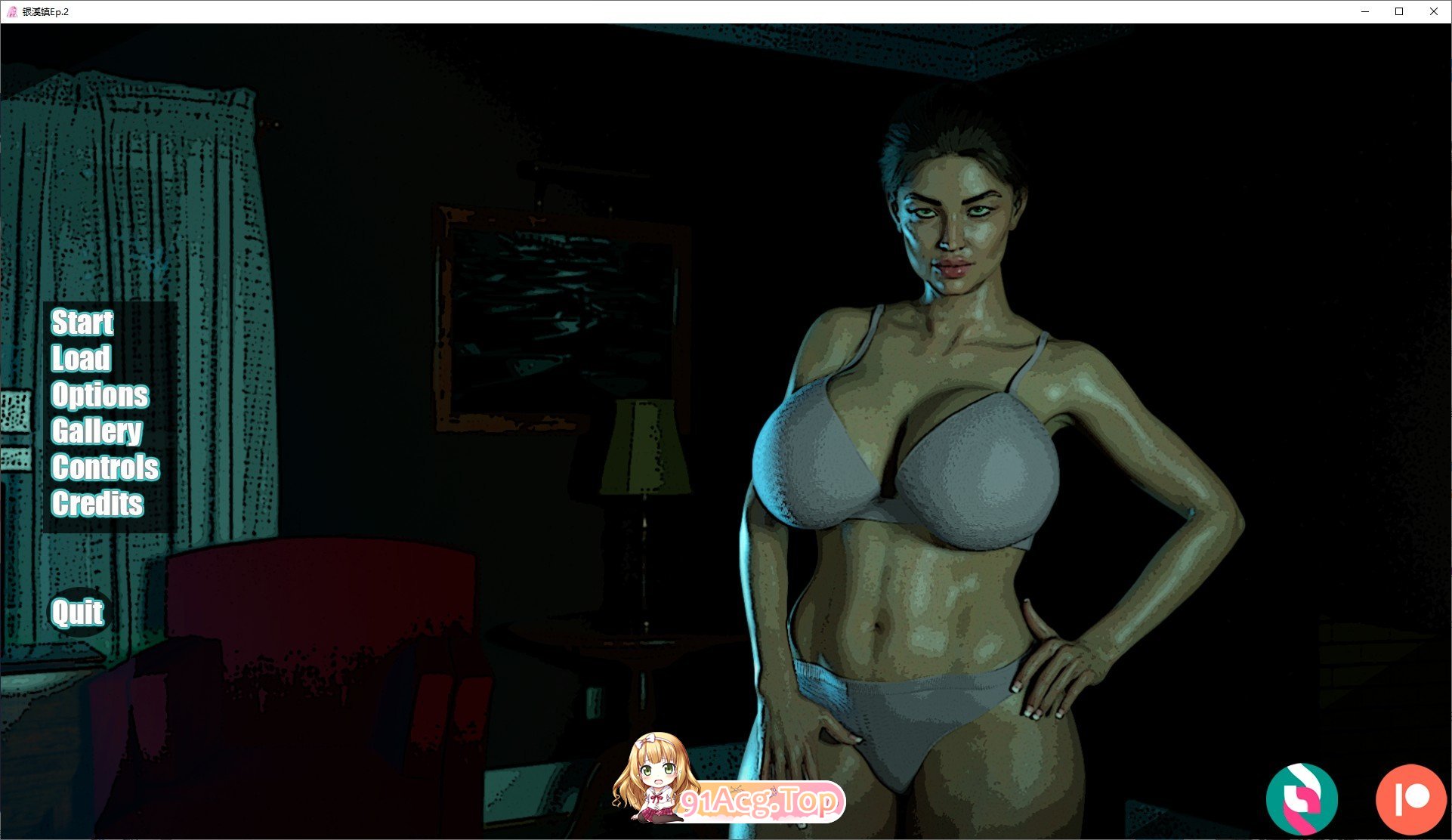This screenshot has width=1452, height=840.
Task: Show the Controls screen
Action: 105,468
